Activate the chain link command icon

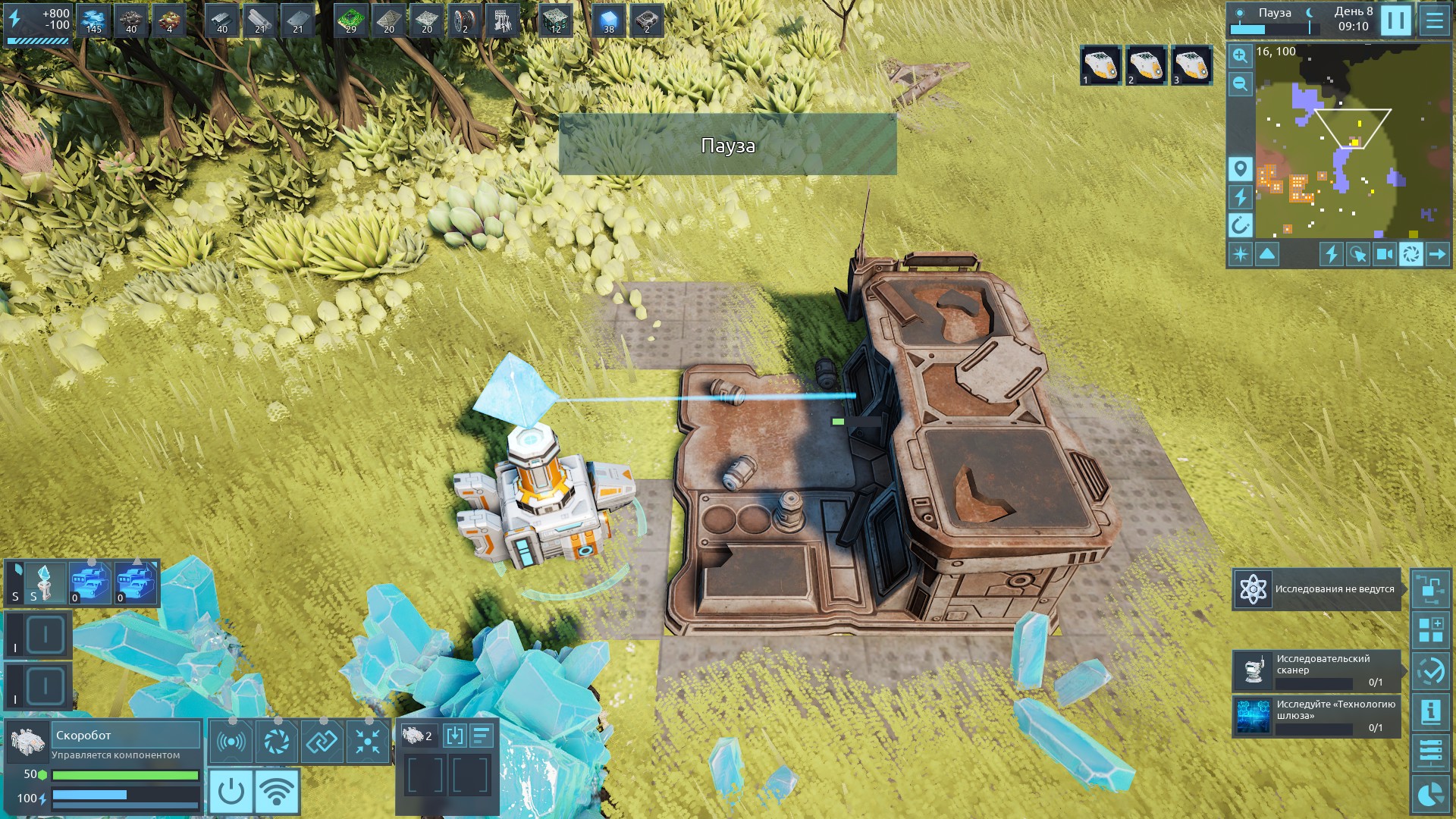(322, 741)
